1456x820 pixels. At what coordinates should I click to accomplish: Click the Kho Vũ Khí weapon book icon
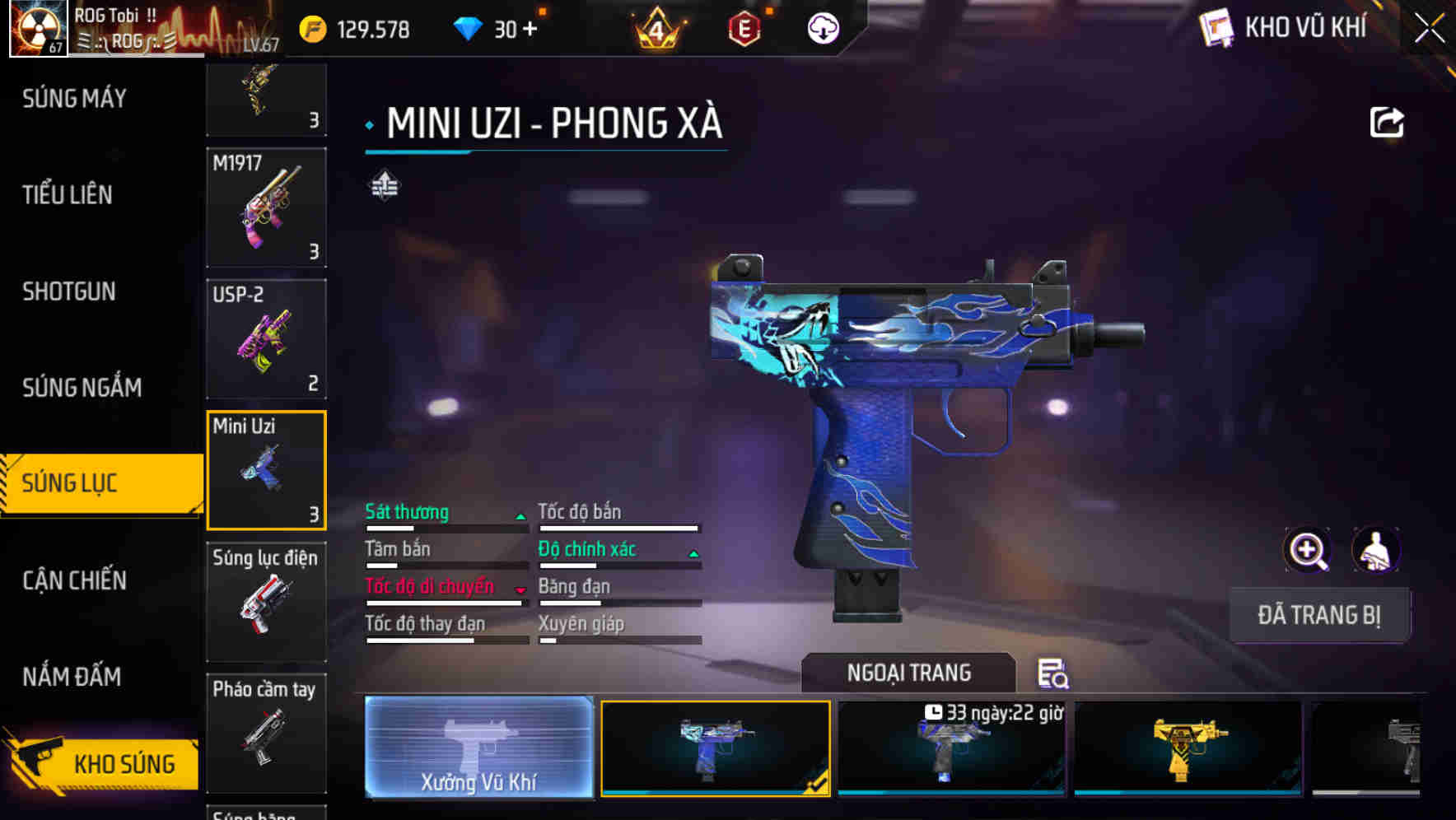click(x=1216, y=27)
